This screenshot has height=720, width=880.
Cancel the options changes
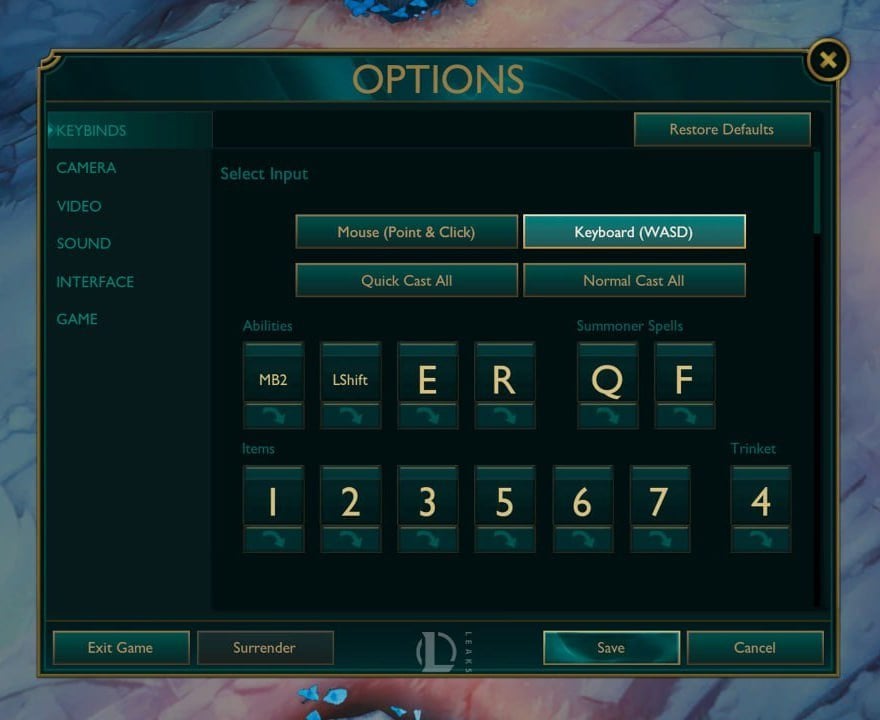755,648
